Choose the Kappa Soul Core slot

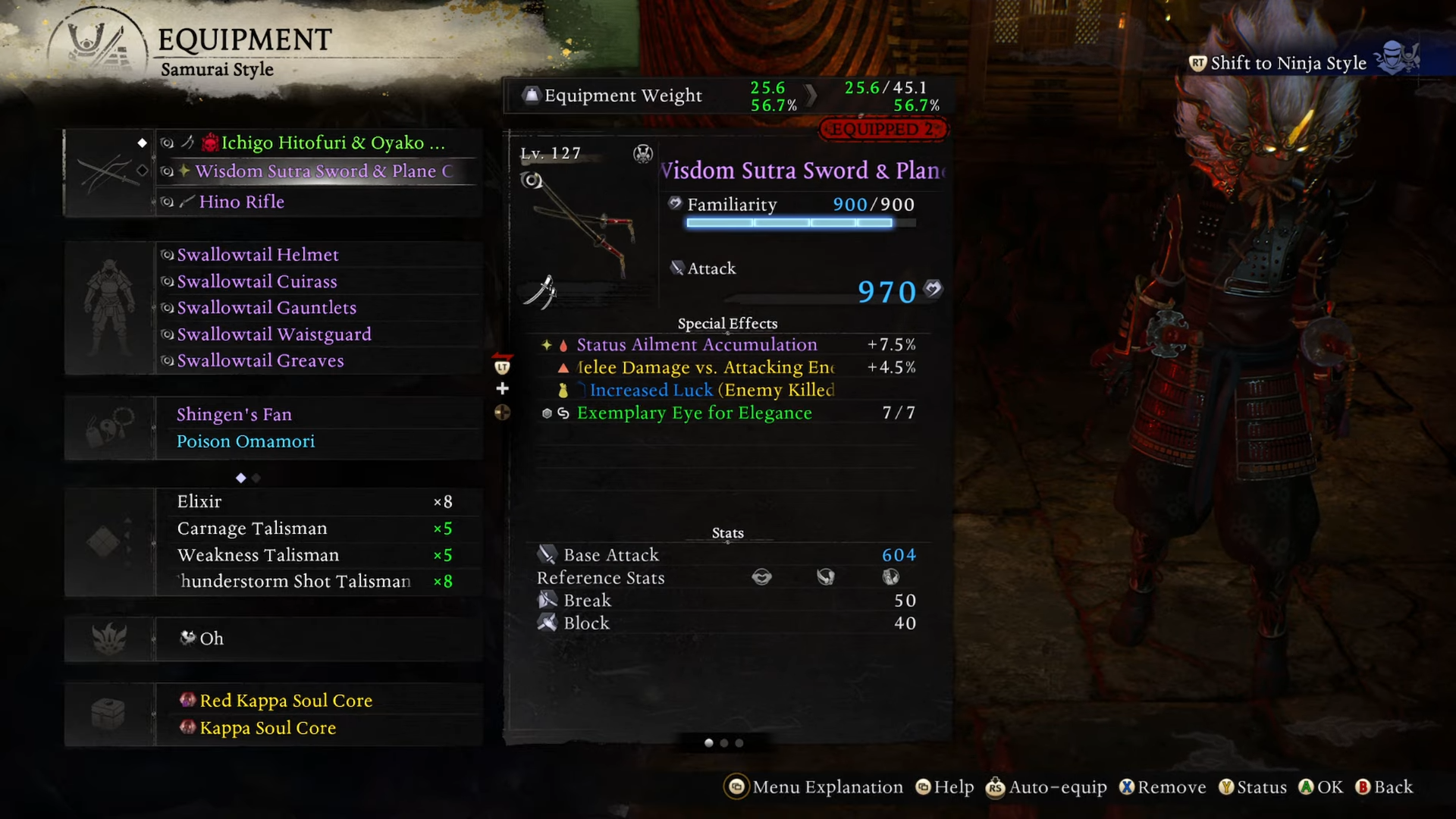[x=268, y=728]
